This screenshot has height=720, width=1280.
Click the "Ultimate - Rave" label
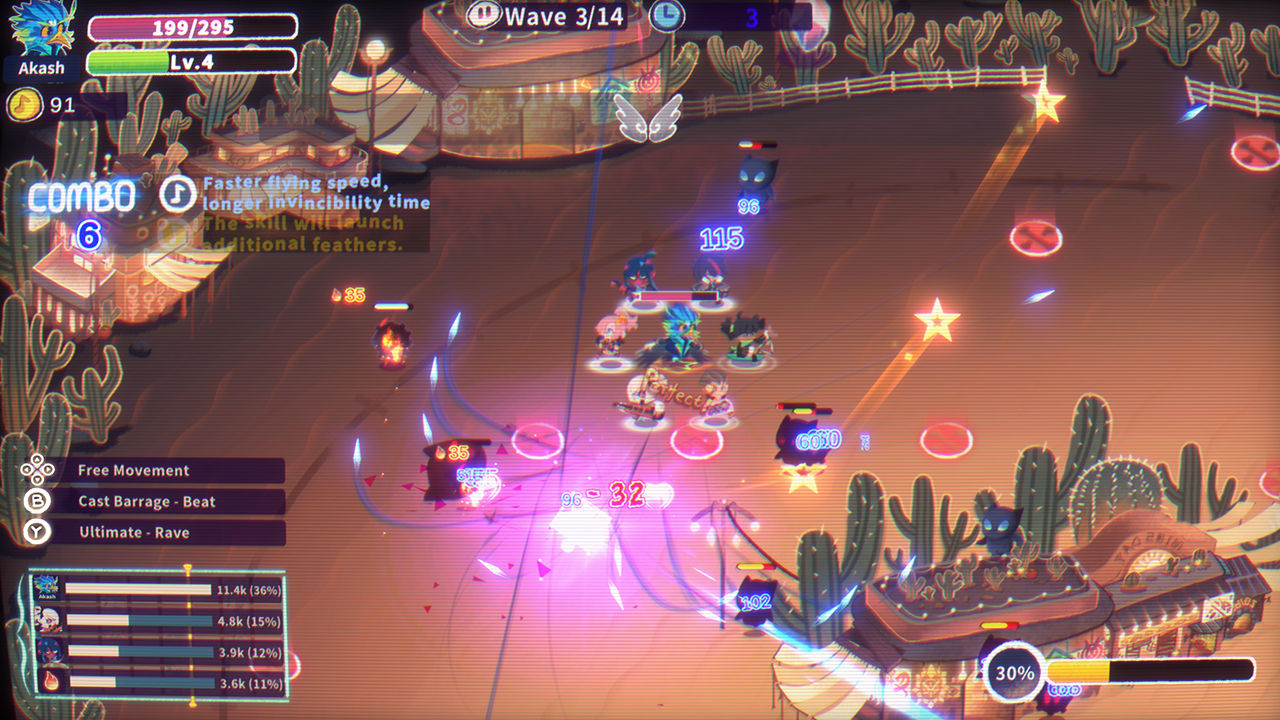click(x=135, y=533)
